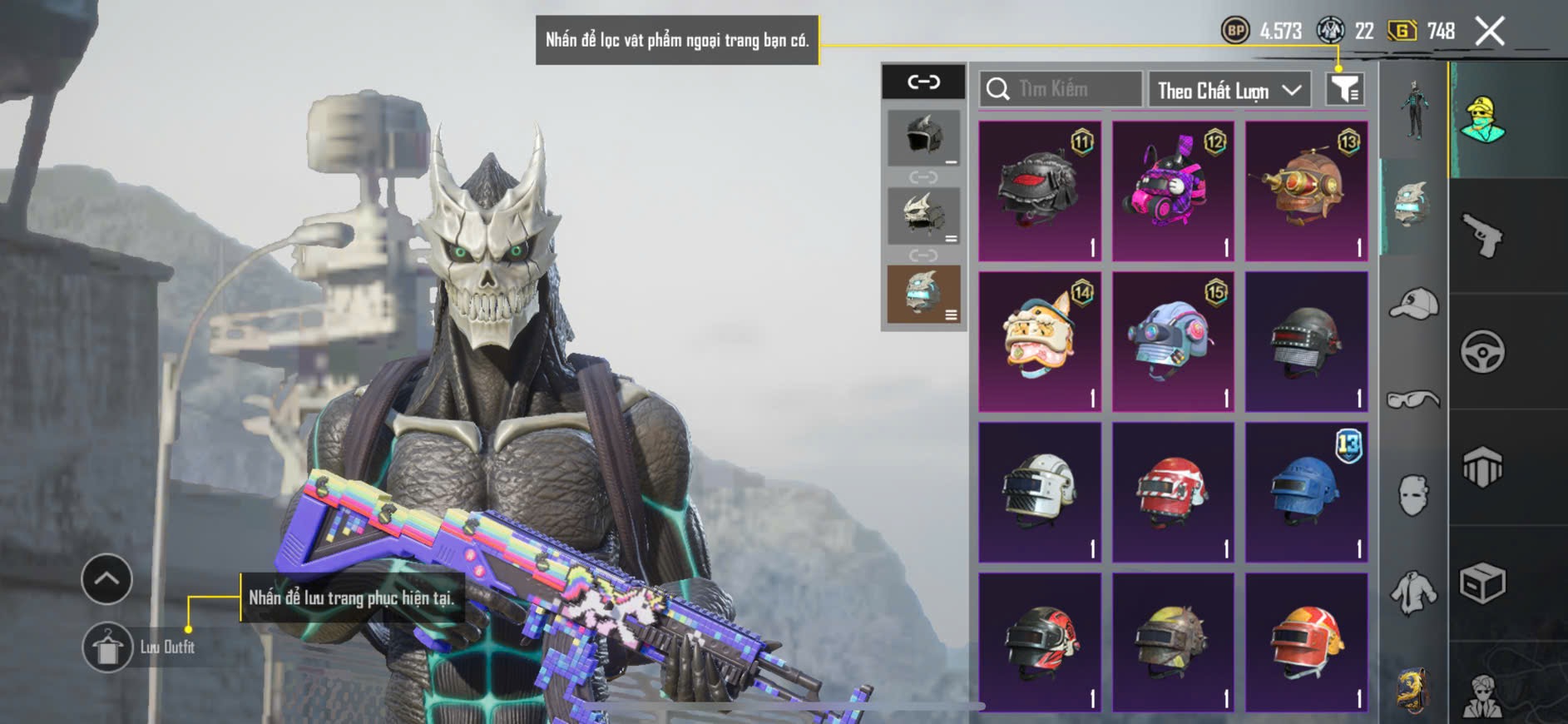Select the sunglasses eyewear category
The width and height of the screenshot is (1568, 724).
pos(1413,400)
